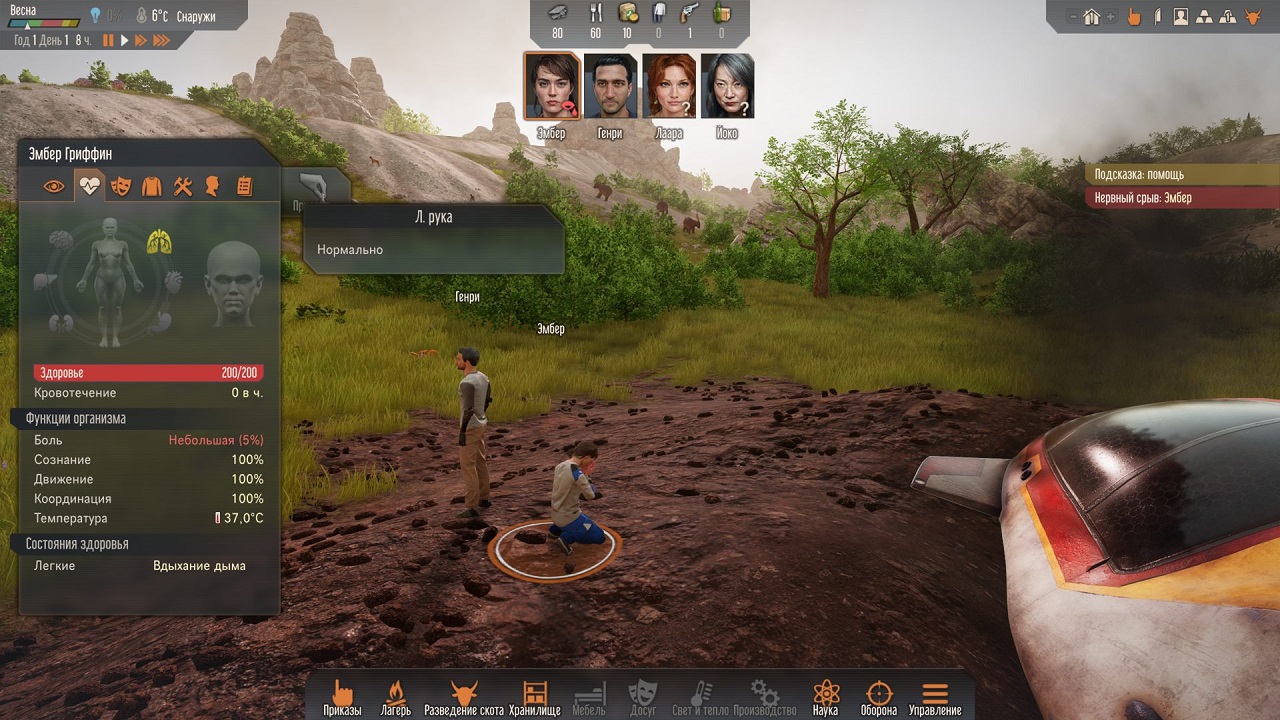Select Henry's portrait
Screen dimensions: 1280x720
pyautogui.click(x=610, y=86)
